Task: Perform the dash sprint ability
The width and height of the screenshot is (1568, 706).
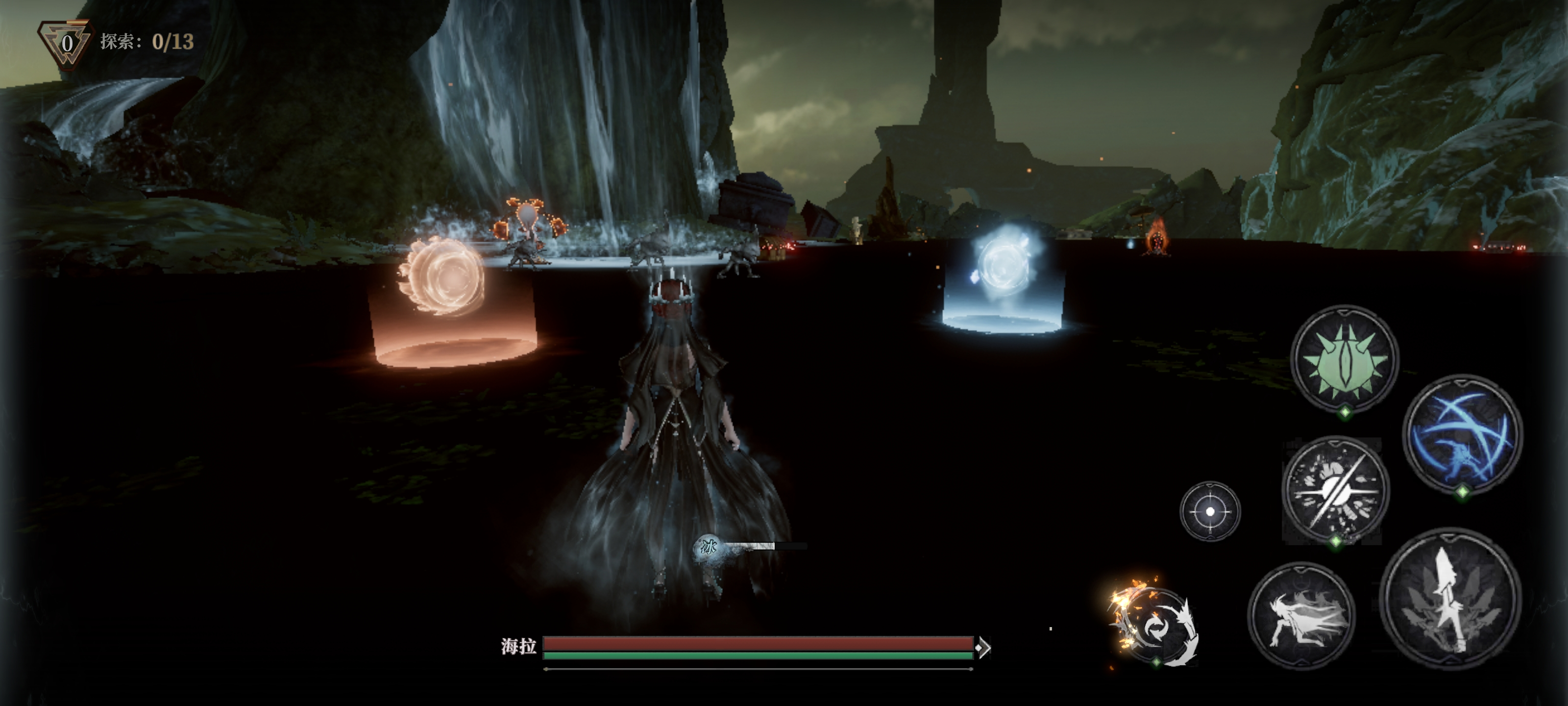Action: click(1302, 615)
